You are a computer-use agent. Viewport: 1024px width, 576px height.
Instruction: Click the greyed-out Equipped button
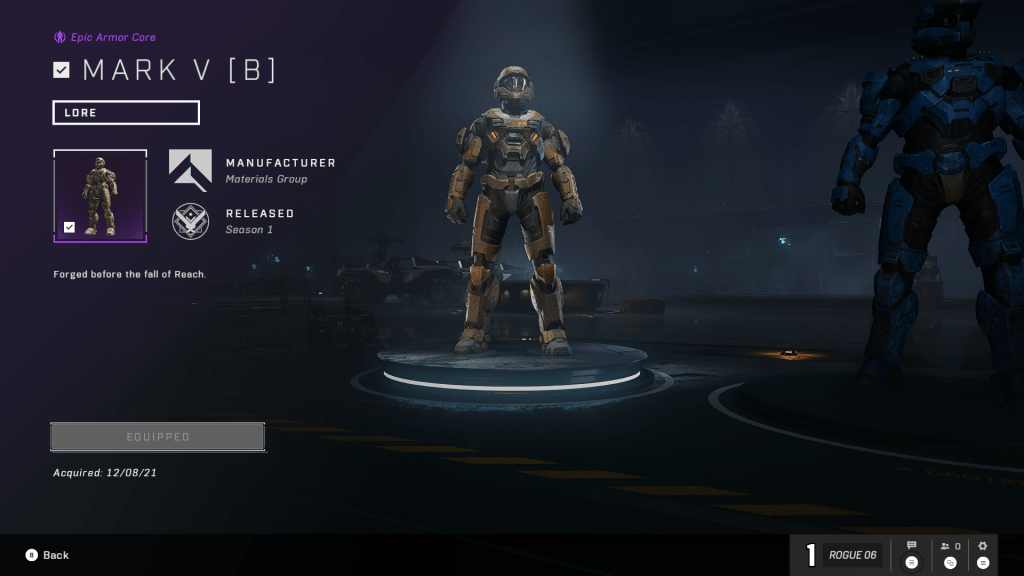[x=158, y=437]
